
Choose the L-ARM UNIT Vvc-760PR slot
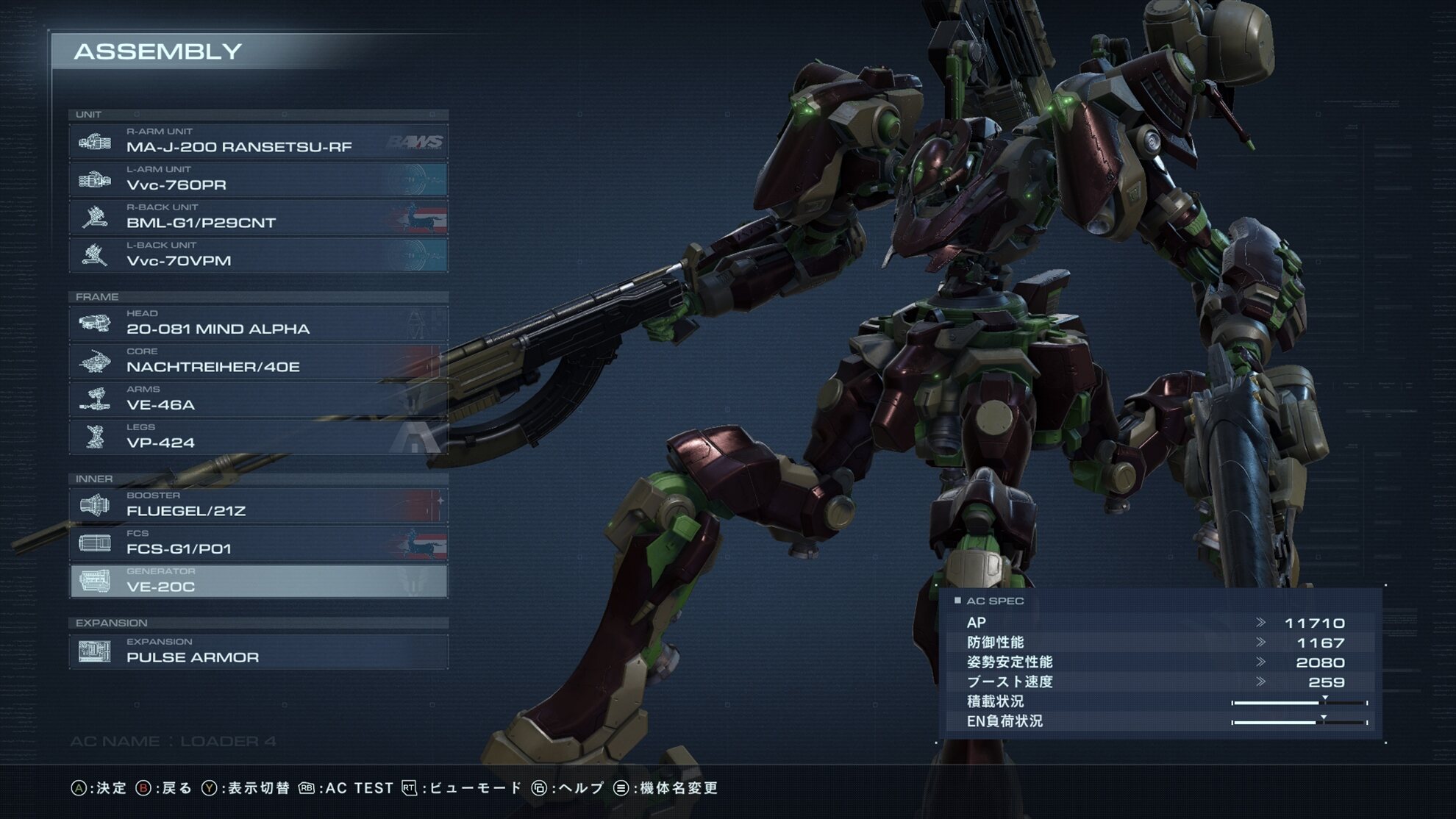tap(258, 179)
